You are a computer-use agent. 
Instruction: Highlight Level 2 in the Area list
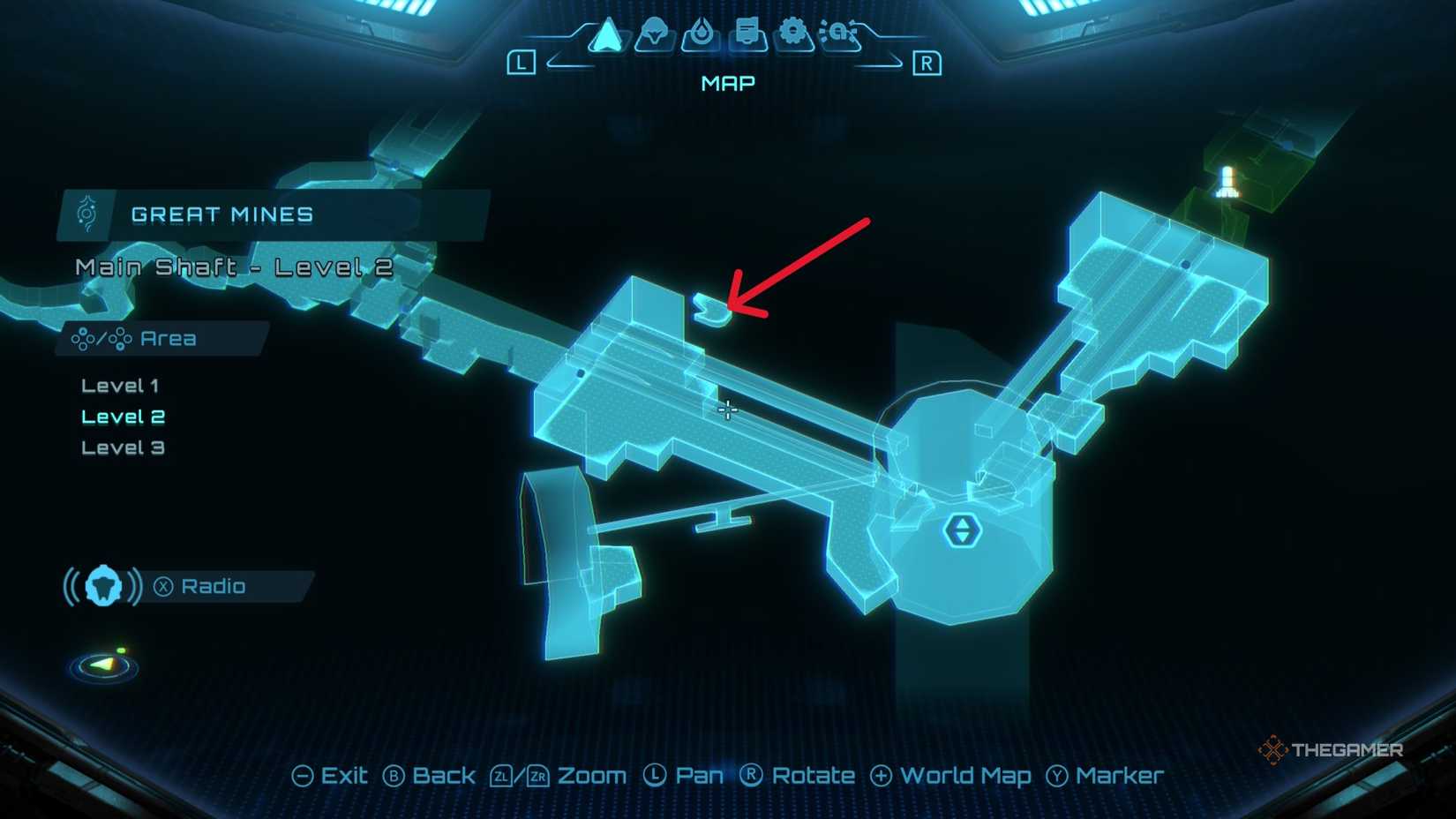(122, 416)
